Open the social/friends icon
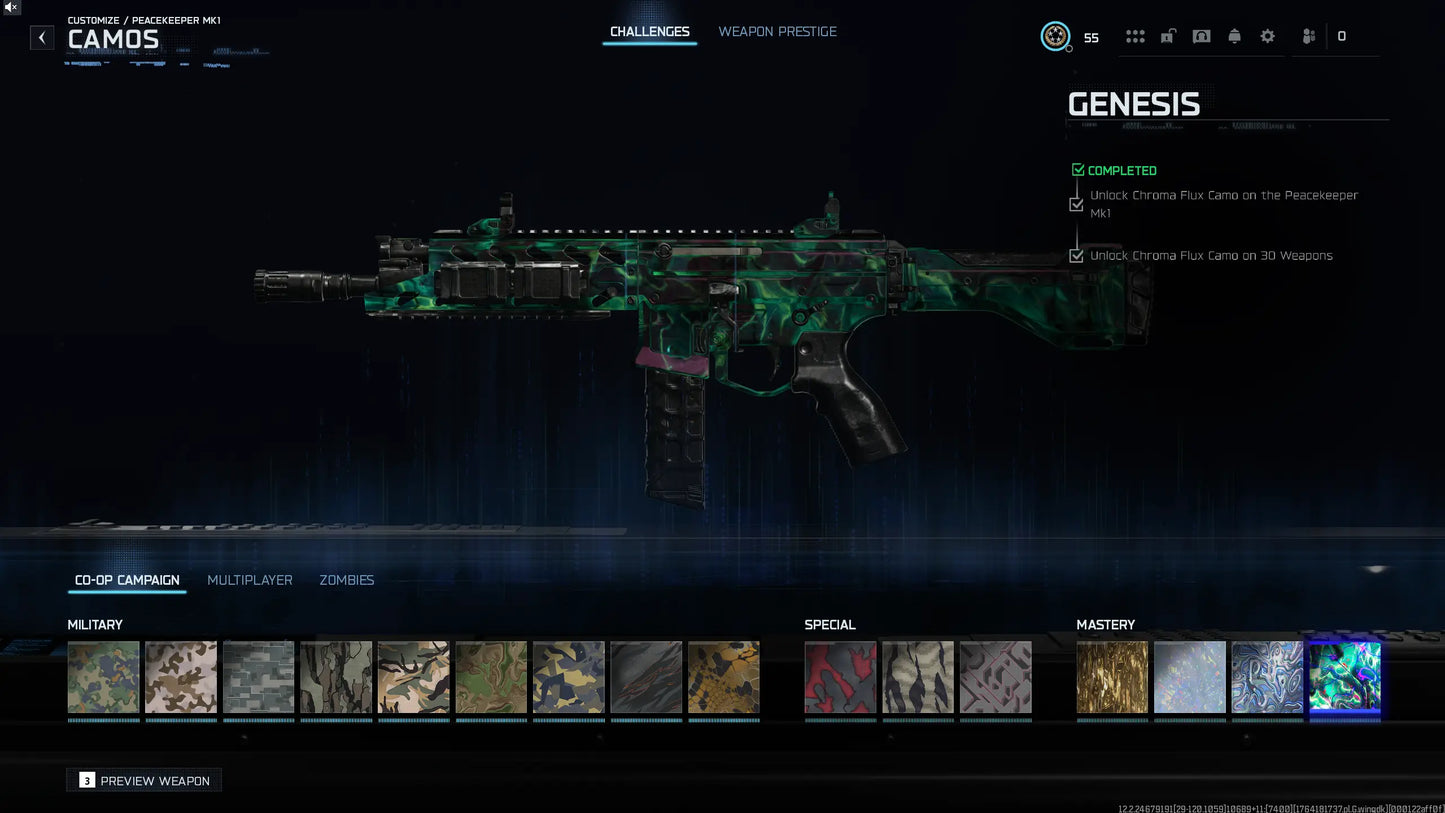 click(x=1308, y=36)
